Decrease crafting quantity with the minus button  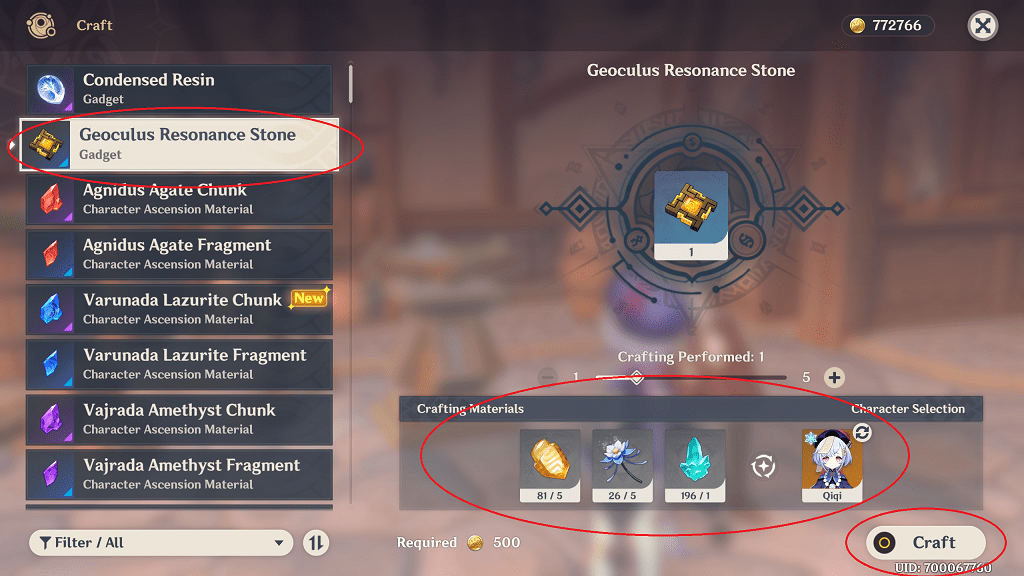(x=547, y=377)
